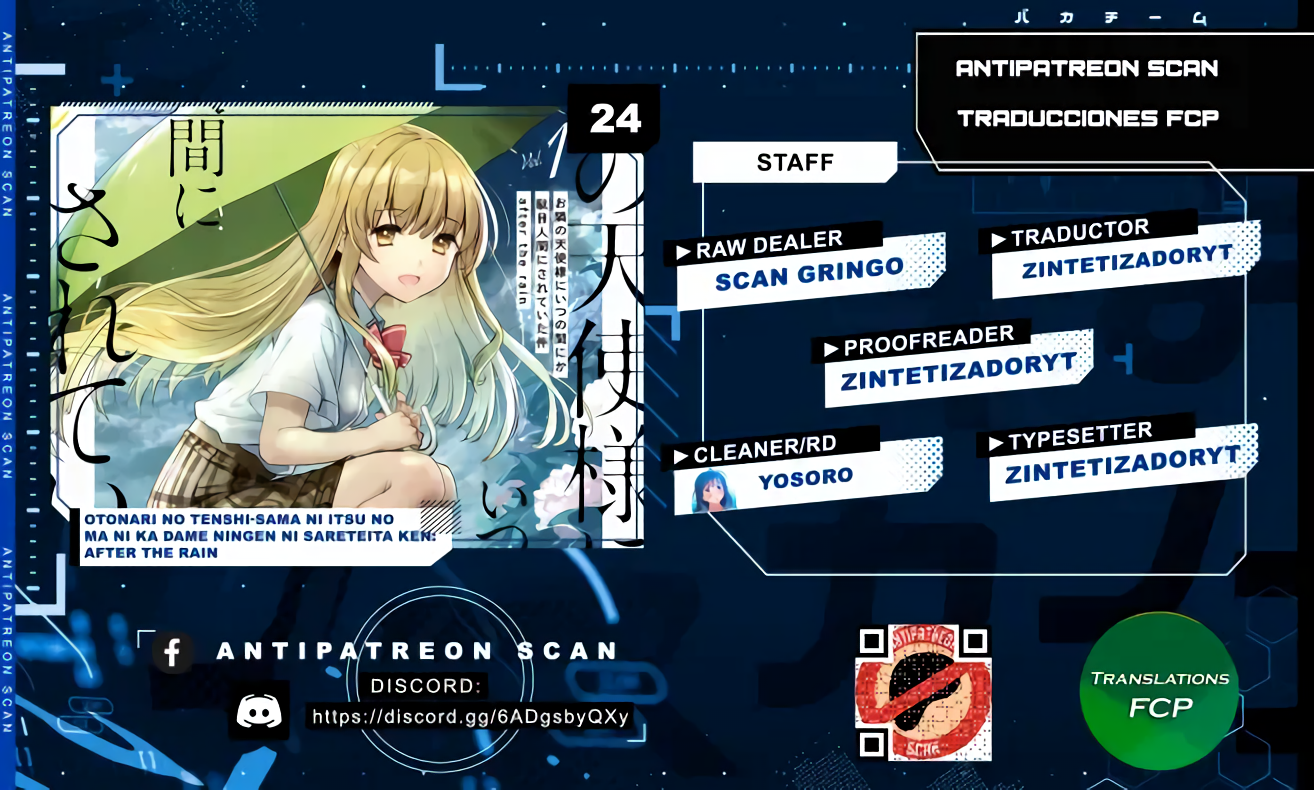Screen dimensions: 1314x790
Task: Open the Discord invite link
Action: point(470,717)
